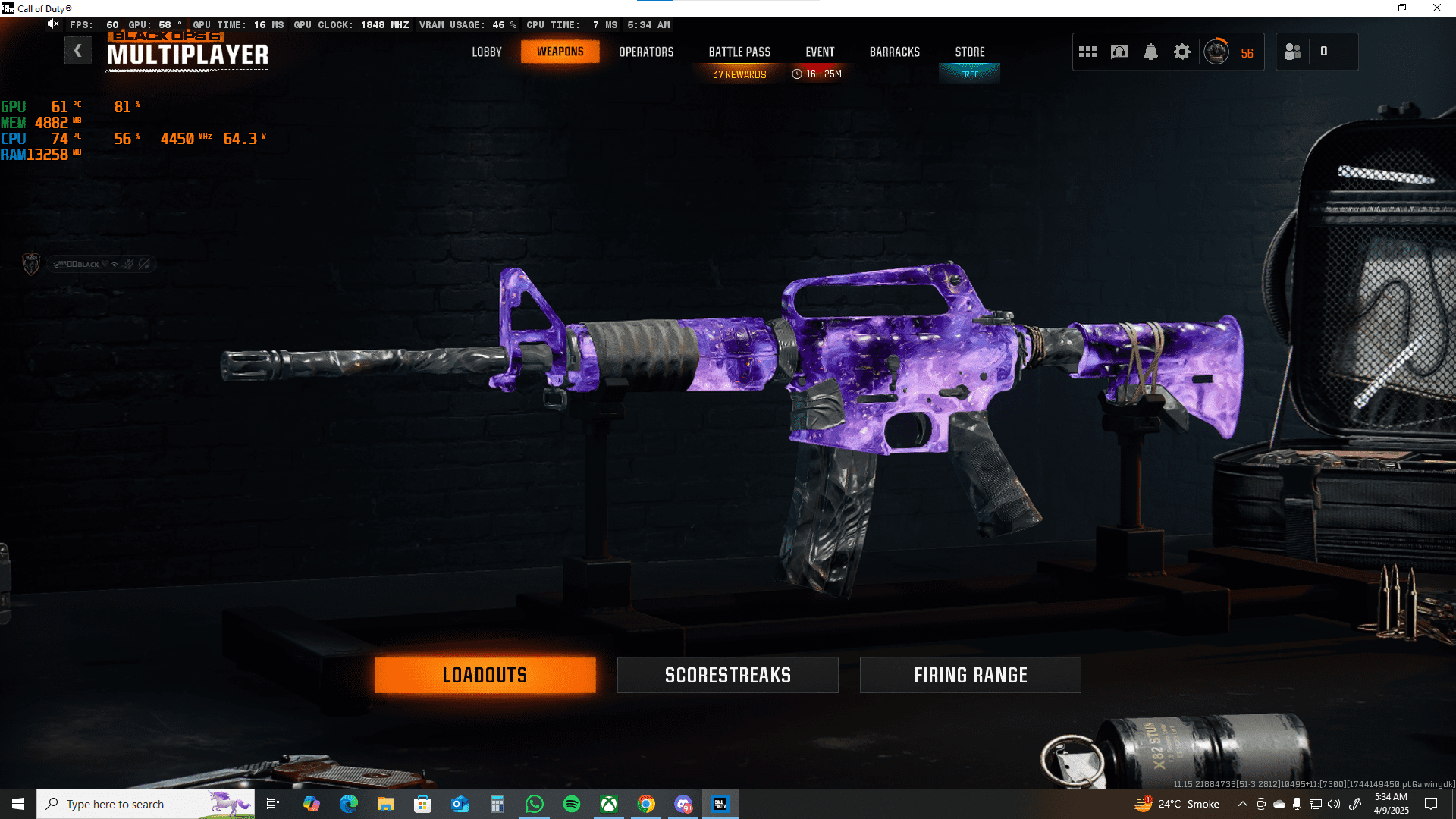The width and height of the screenshot is (1456, 819).
Task: Switch to the Operators tab
Action: coord(646,52)
